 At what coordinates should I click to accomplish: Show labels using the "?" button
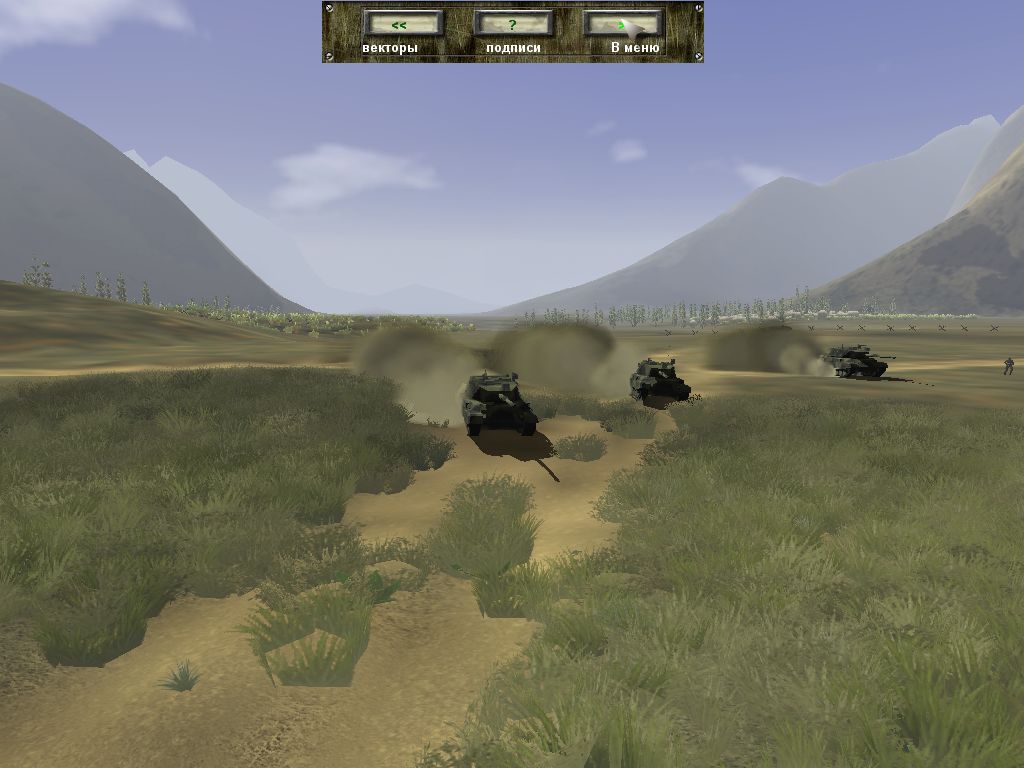513,24
